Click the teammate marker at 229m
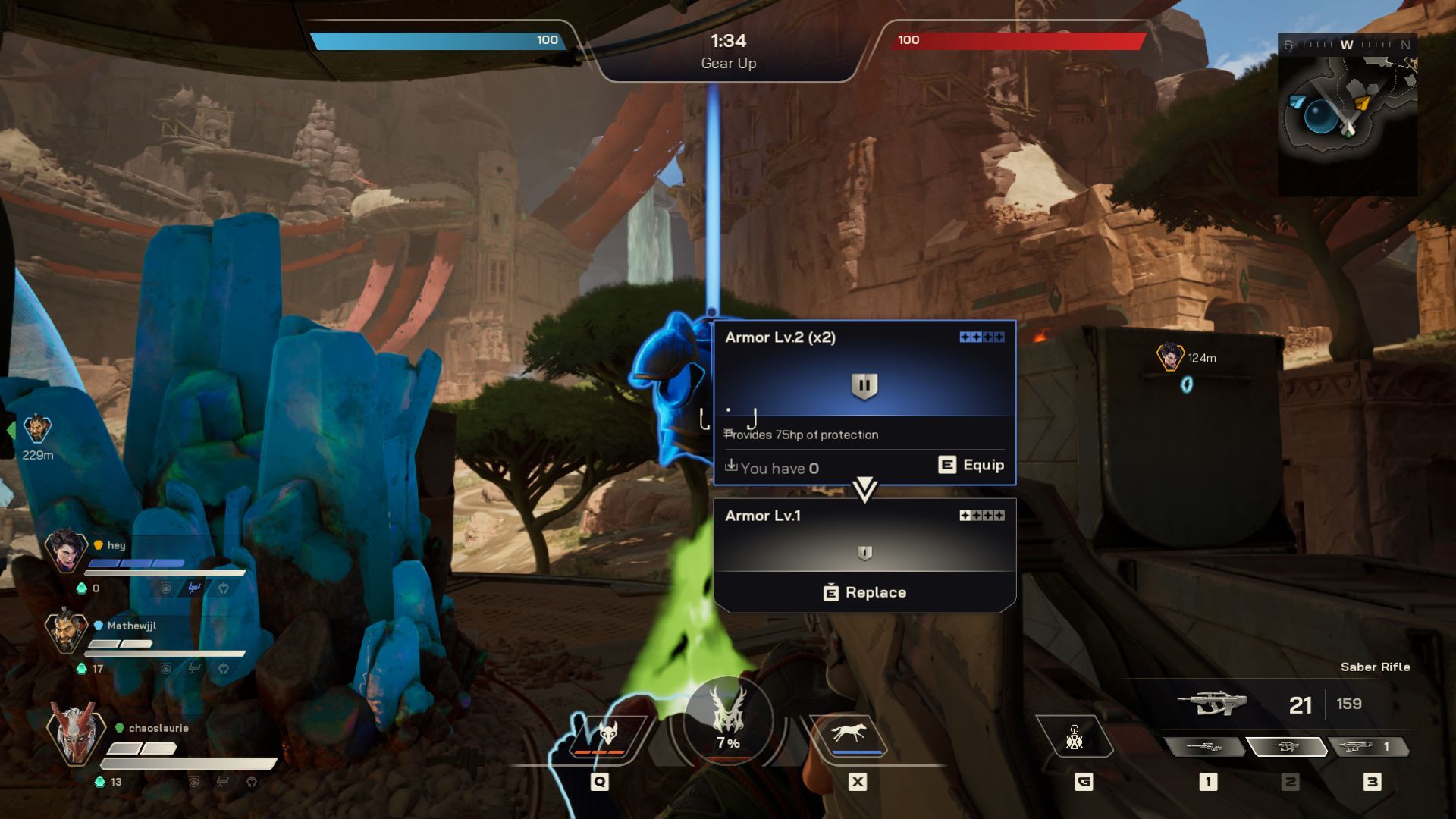The image size is (1456, 819). [x=37, y=429]
